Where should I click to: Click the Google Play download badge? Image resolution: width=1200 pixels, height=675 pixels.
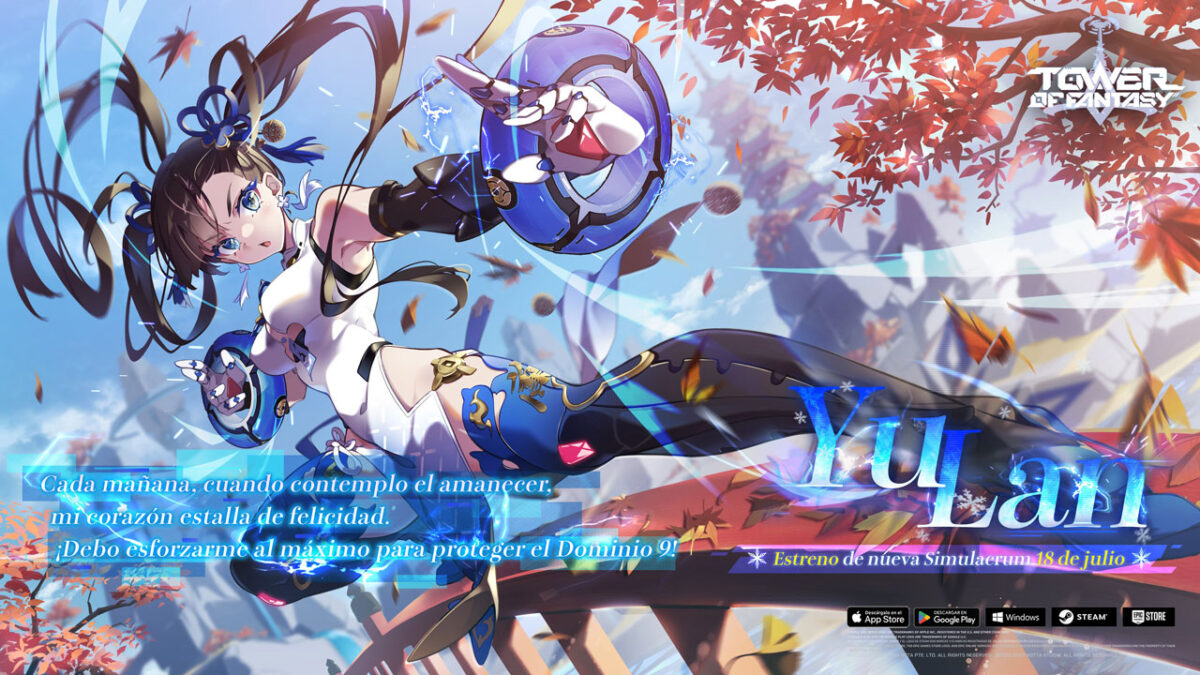click(946, 617)
